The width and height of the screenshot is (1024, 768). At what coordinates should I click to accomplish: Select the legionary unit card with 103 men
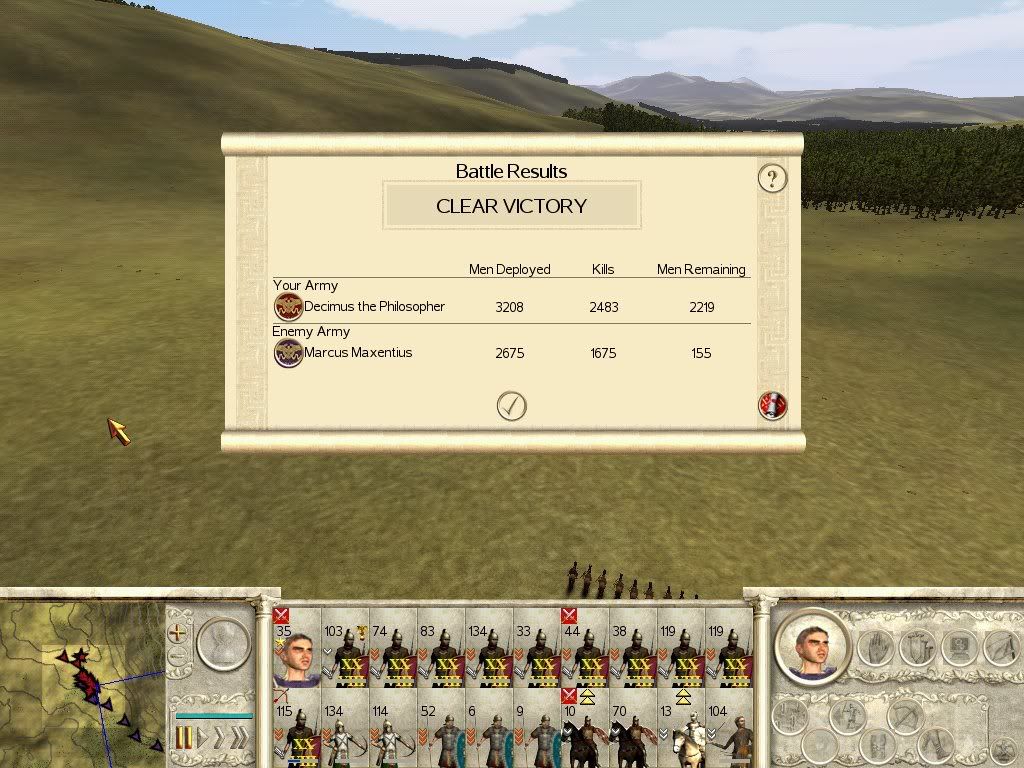coord(344,650)
